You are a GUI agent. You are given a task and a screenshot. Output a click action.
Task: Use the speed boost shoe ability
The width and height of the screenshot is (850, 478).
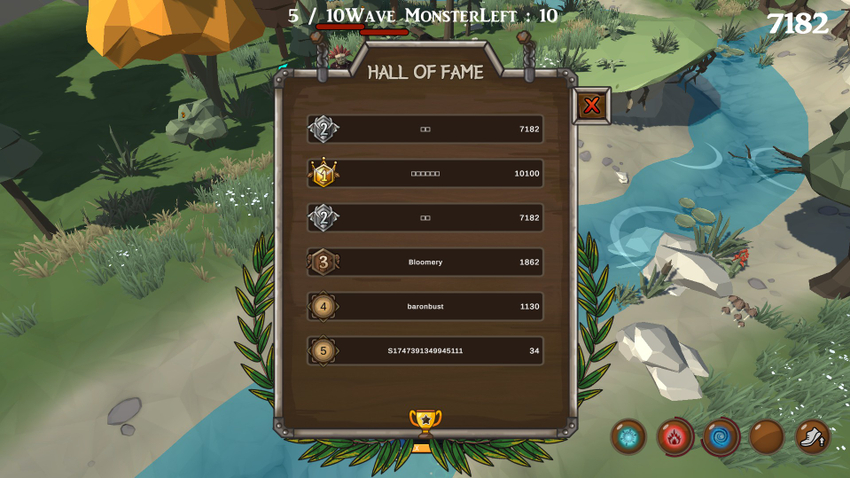click(x=812, y=437)
